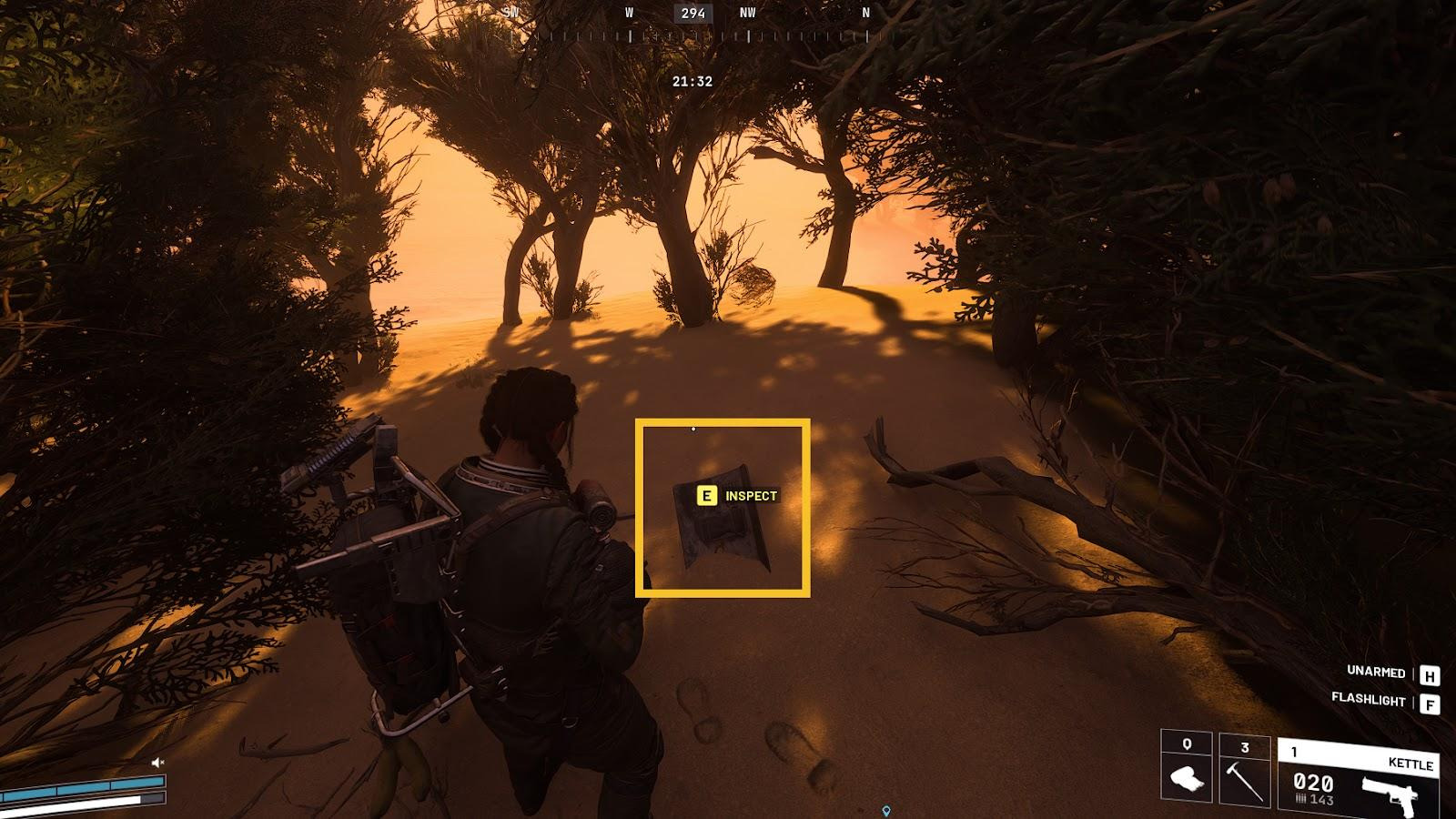Image resolution: width=1456 pixels, height=819 pixels.
Task: Click the compass bar heading indicator
Action: (693, 13)
